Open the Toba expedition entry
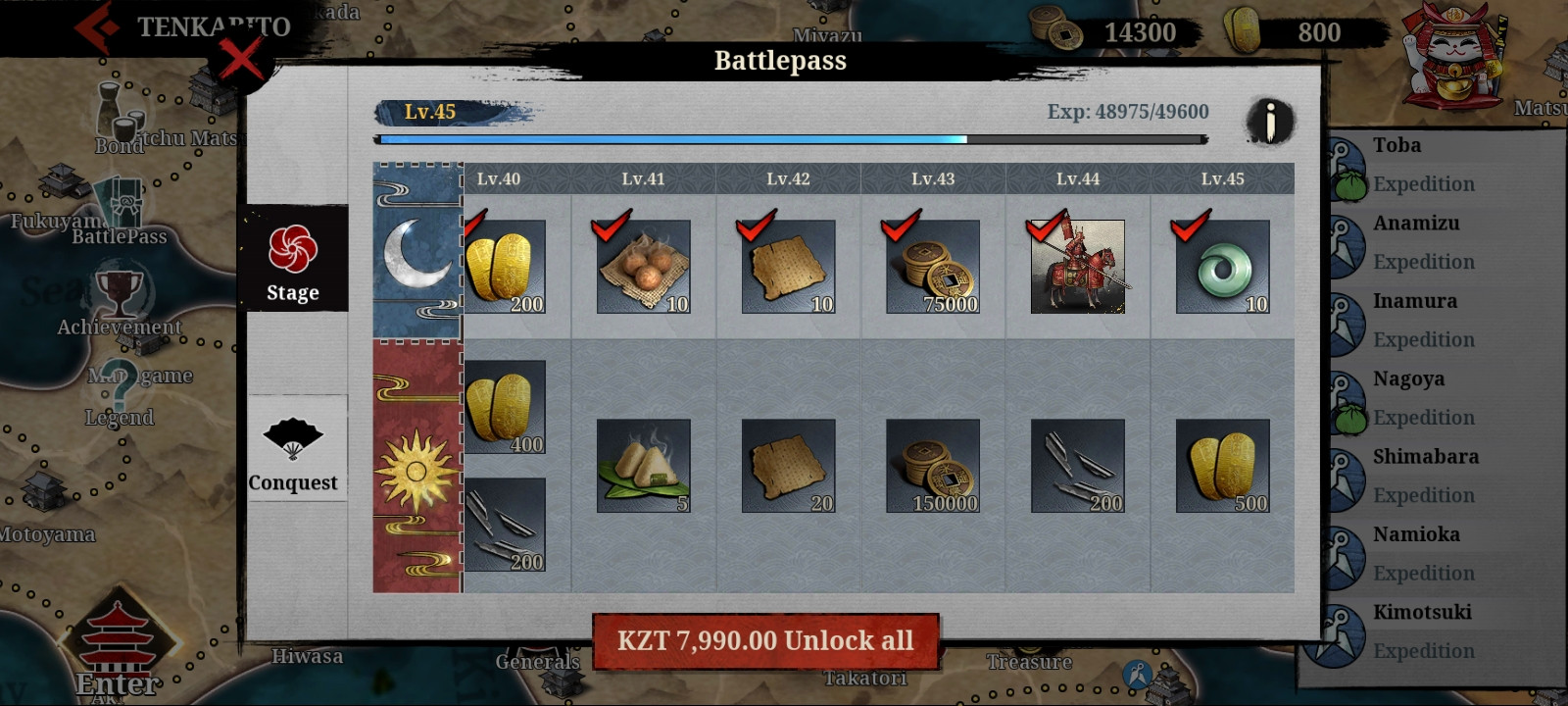Image resolution: width=1568 pixels, height=706 pixels. pos(1421,164)
